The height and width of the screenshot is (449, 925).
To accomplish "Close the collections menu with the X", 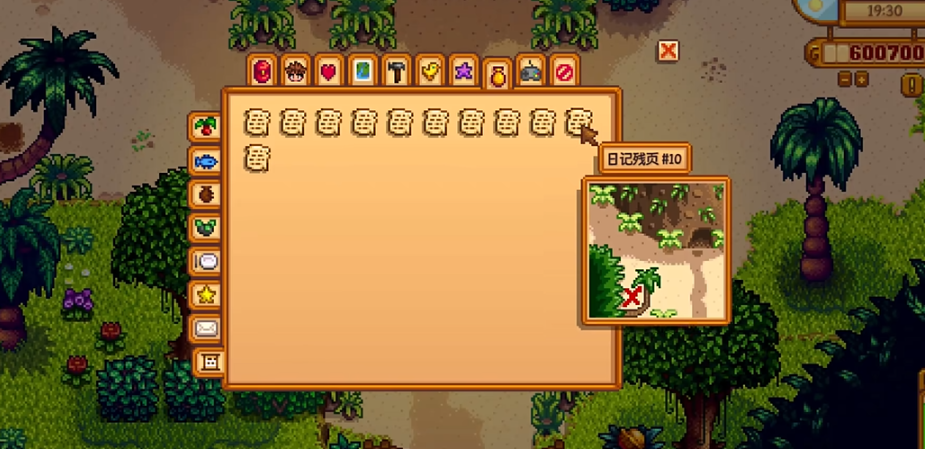I will [668, 51].
